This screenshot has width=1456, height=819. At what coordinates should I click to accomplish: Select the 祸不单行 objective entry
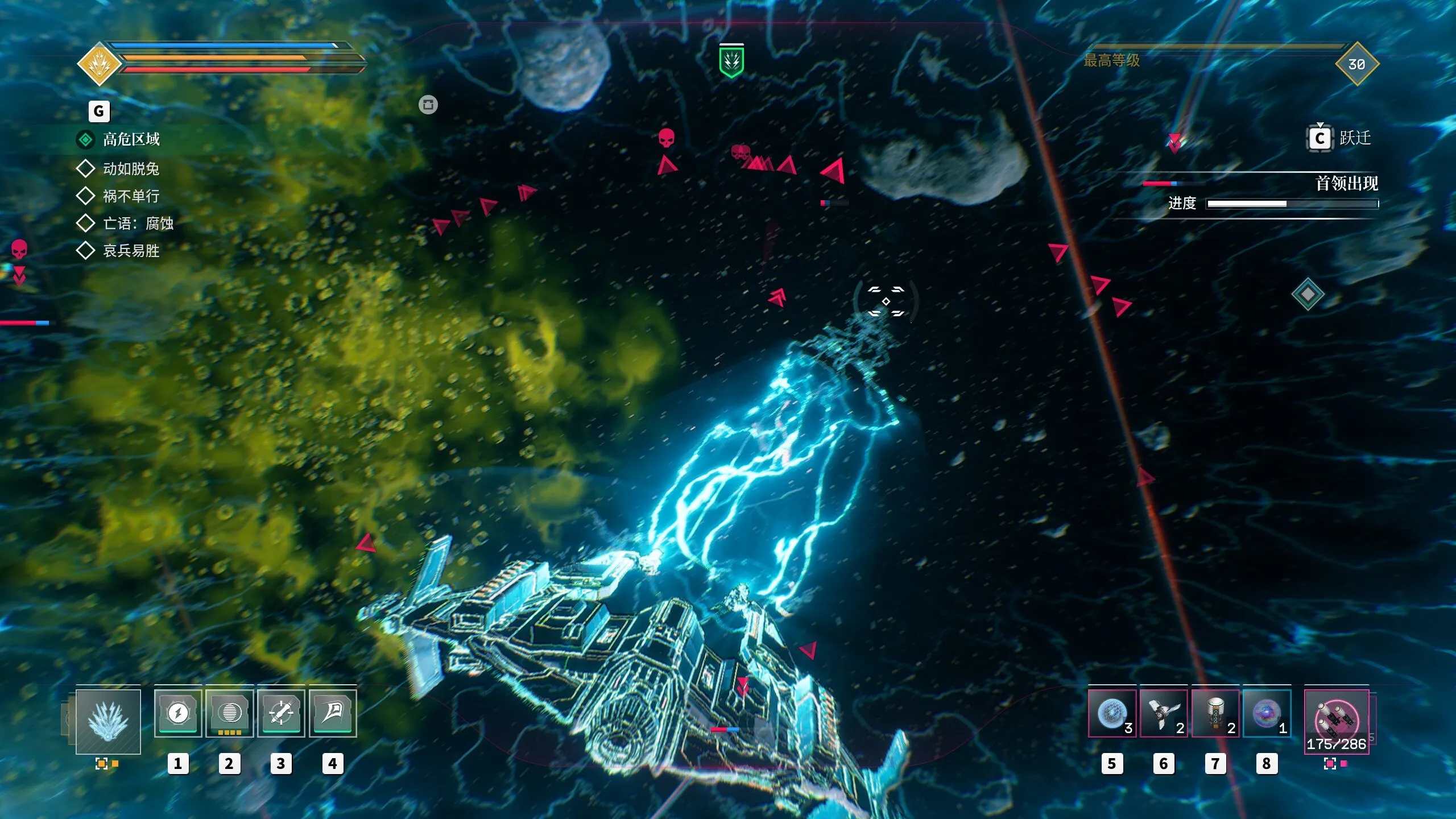click(131, 196)
